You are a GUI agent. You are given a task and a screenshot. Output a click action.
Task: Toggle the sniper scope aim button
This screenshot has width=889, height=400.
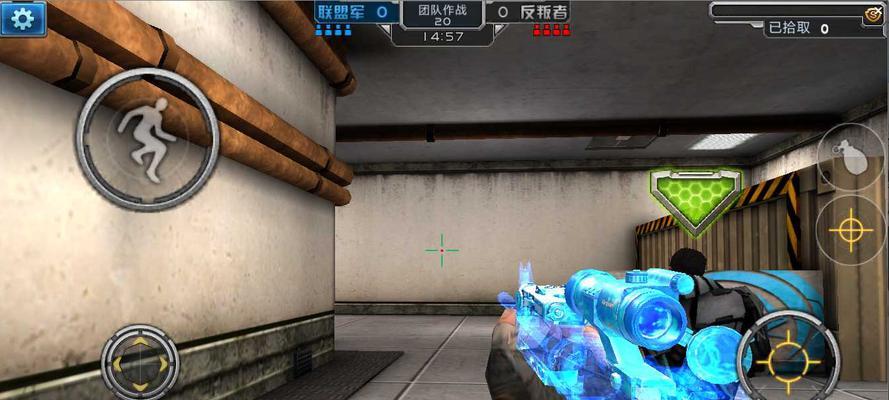click(850, 231)
